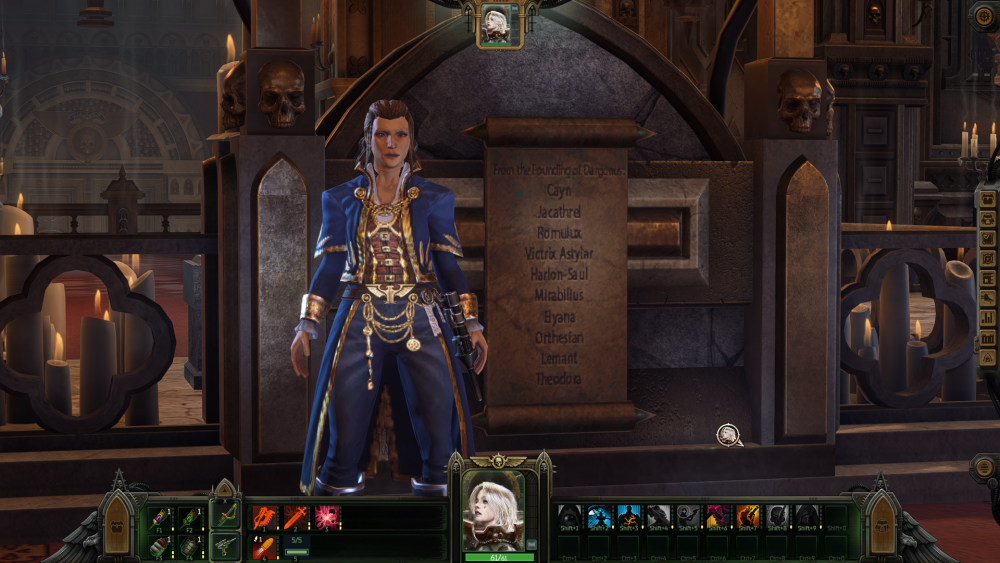Viewport: 1000px width, 563px height.
Task: Activate the red firearm attack ability
Action: (264, 517)
